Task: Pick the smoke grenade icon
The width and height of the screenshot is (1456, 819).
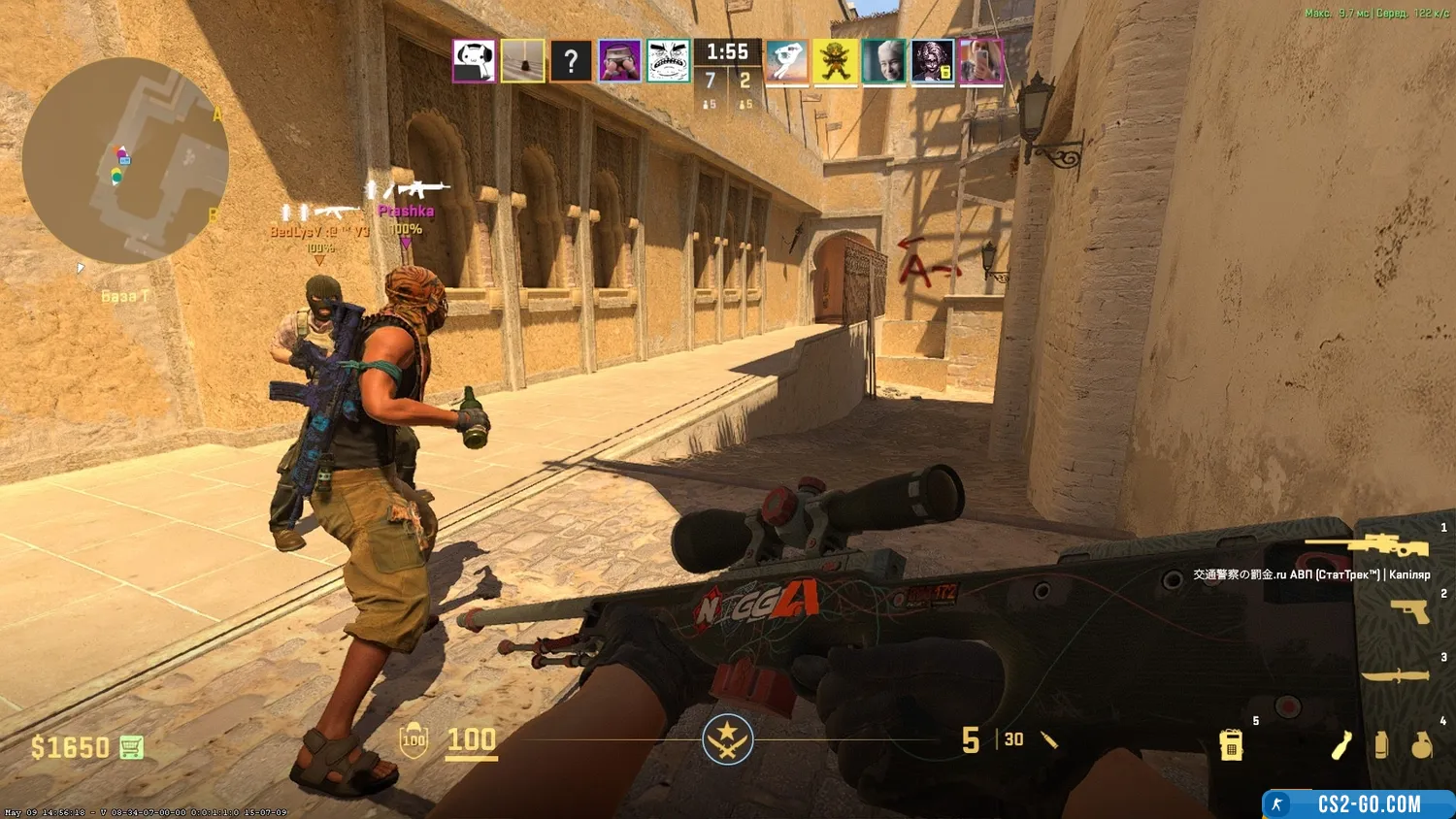Action: coord(1381,745)
